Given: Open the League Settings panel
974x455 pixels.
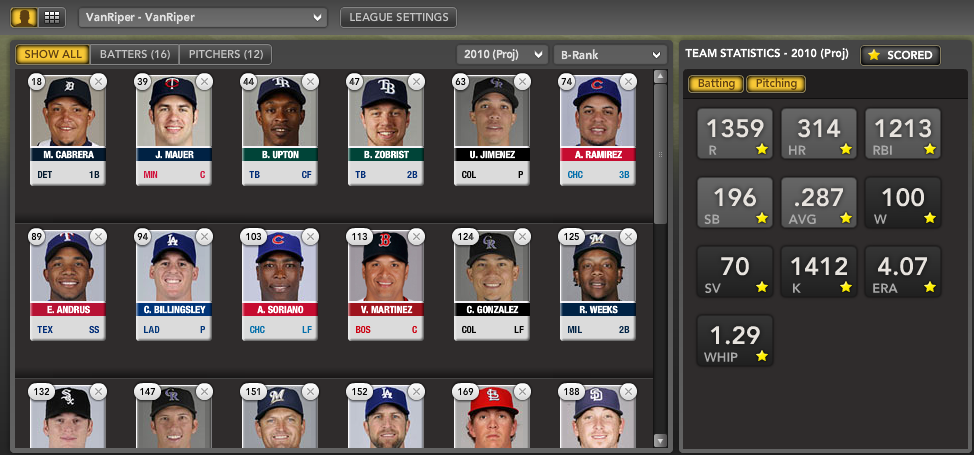Looking at the screenshot, I should [399, 17].
